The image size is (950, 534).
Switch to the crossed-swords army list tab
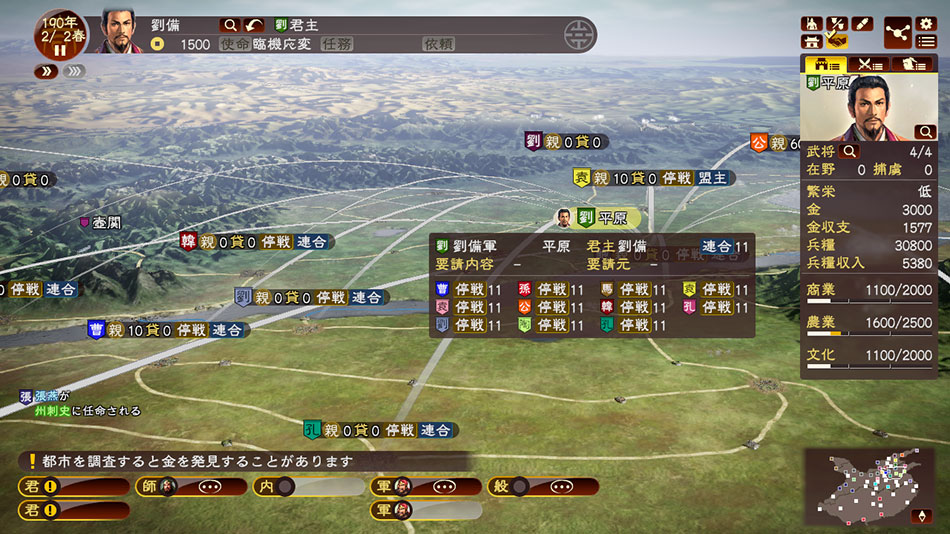[869, 64]
